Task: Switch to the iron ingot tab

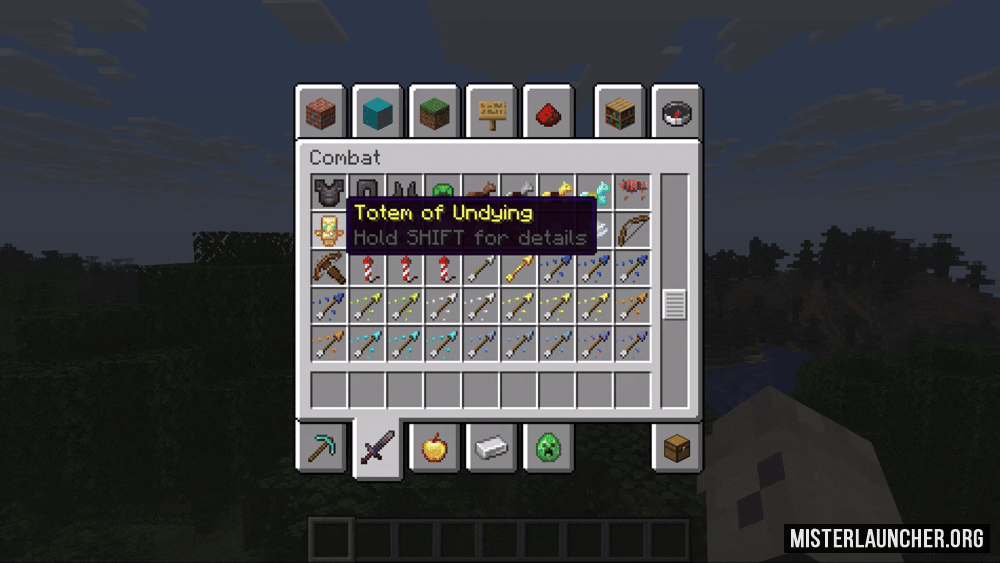Action: coord(491,447)
